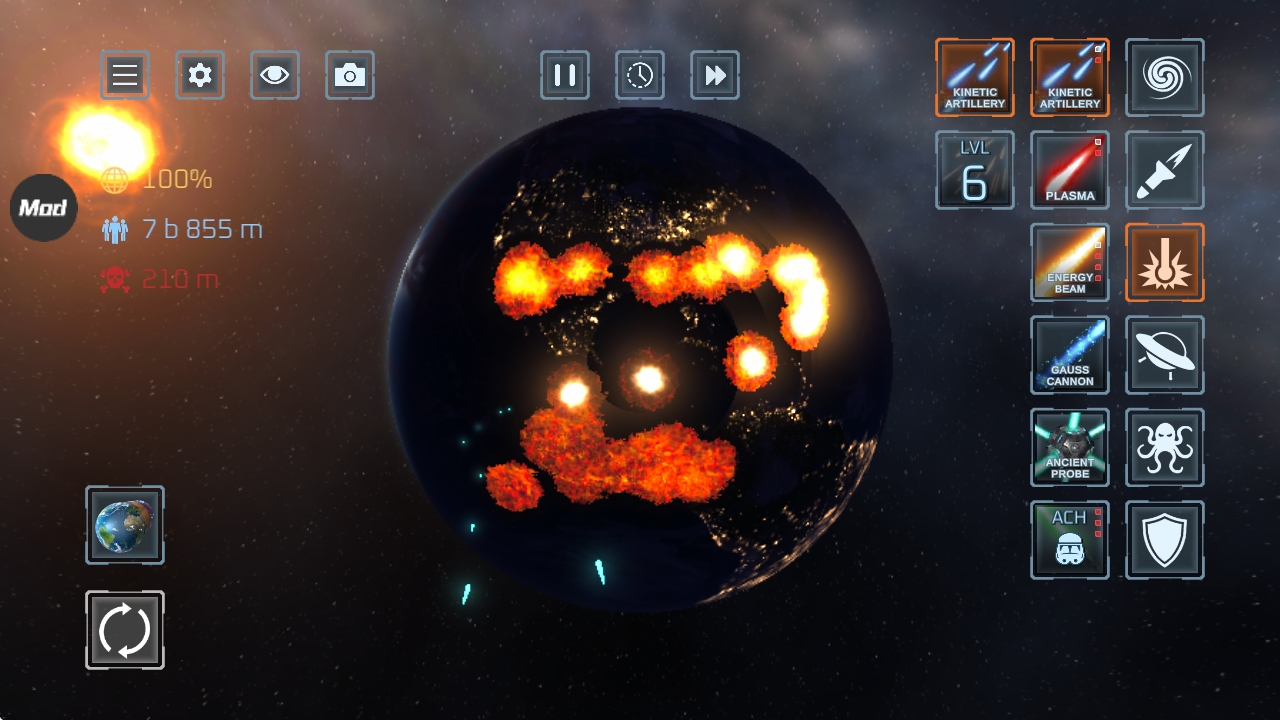Select the spiral vortex weapon category
1280x720 pixels.
click(x=1165, y=77)
